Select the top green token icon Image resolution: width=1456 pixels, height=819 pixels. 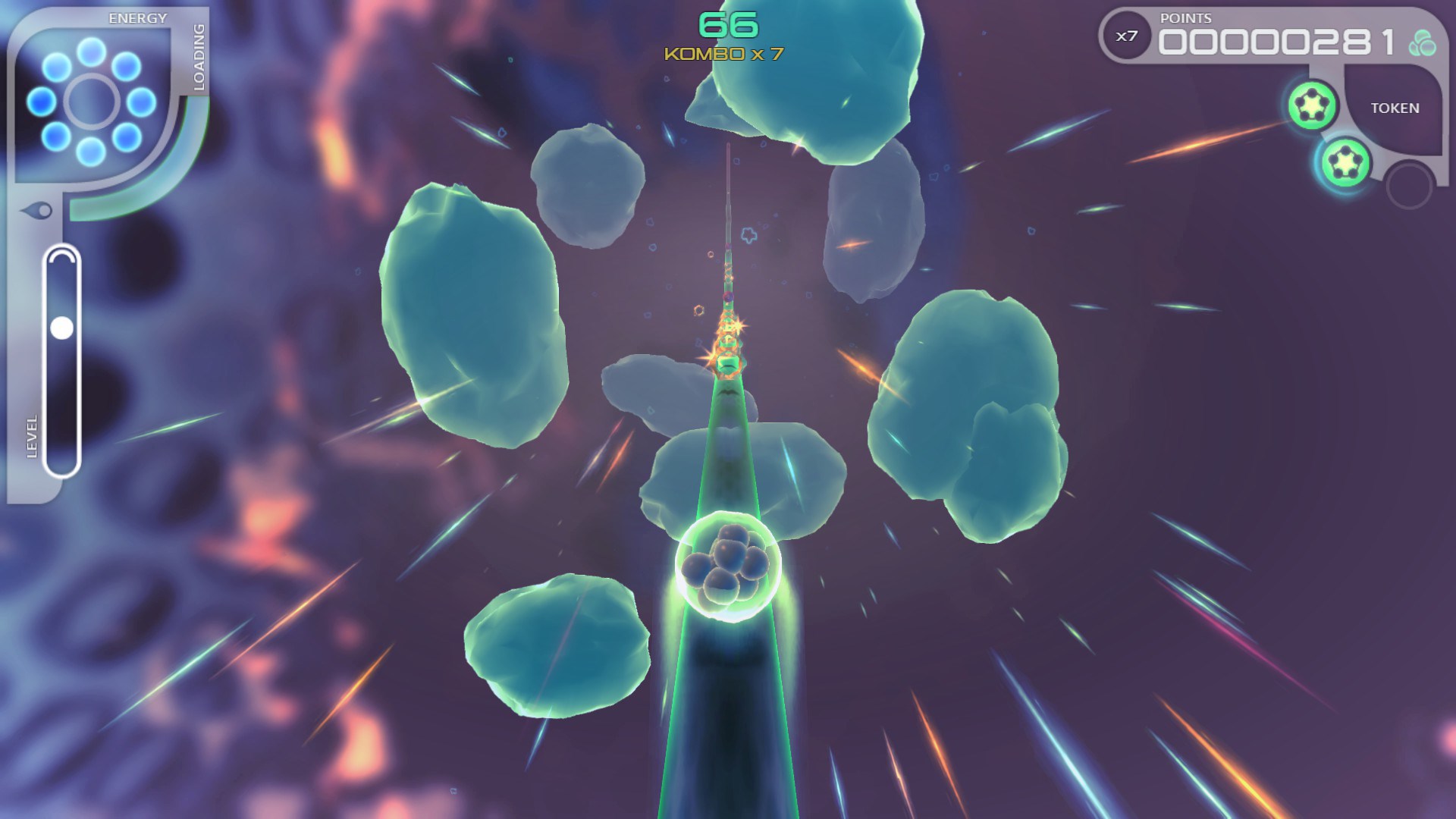click(x=1311, y=104)
